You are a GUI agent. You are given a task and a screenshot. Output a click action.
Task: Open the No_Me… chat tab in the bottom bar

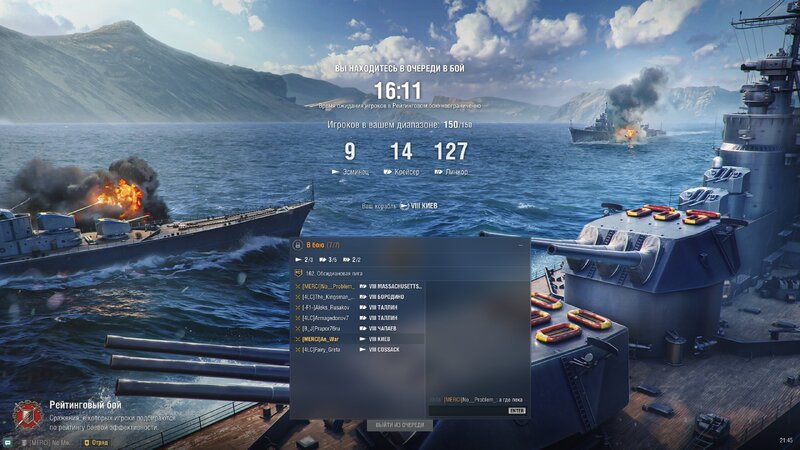46,441
